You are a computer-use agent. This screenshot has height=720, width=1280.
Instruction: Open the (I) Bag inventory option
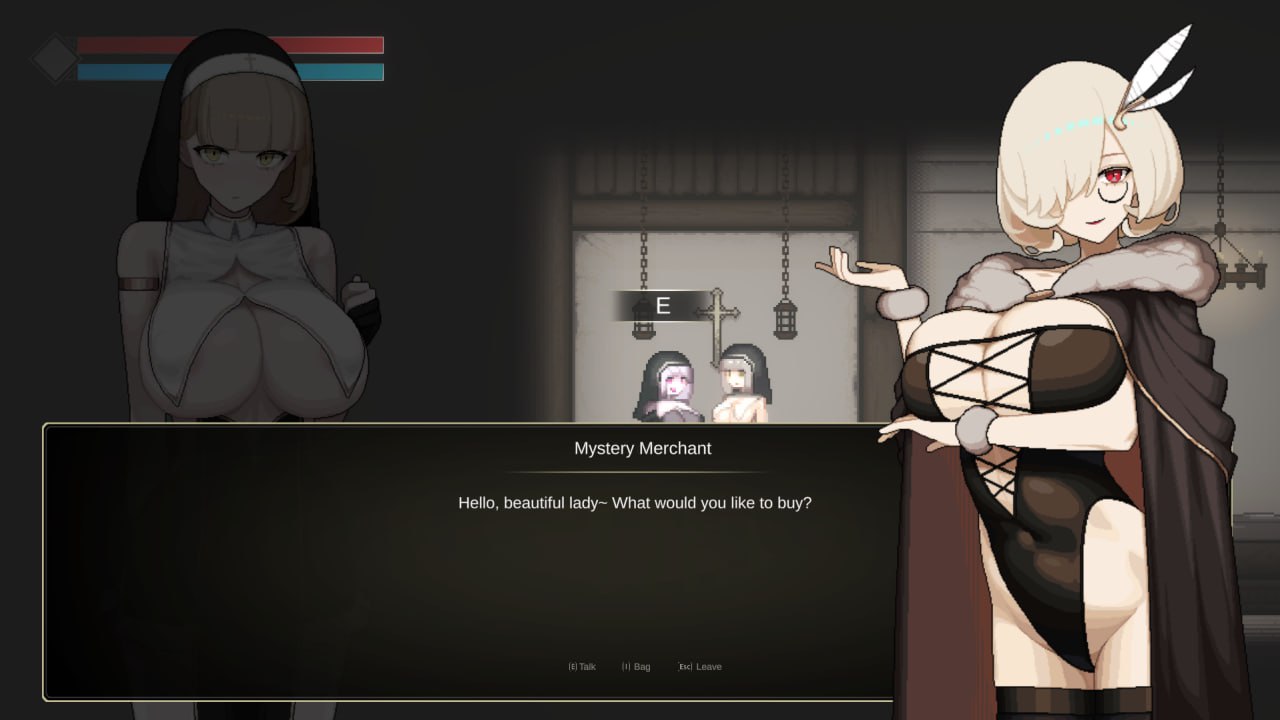pyautogui.click(x=635, y=666)
